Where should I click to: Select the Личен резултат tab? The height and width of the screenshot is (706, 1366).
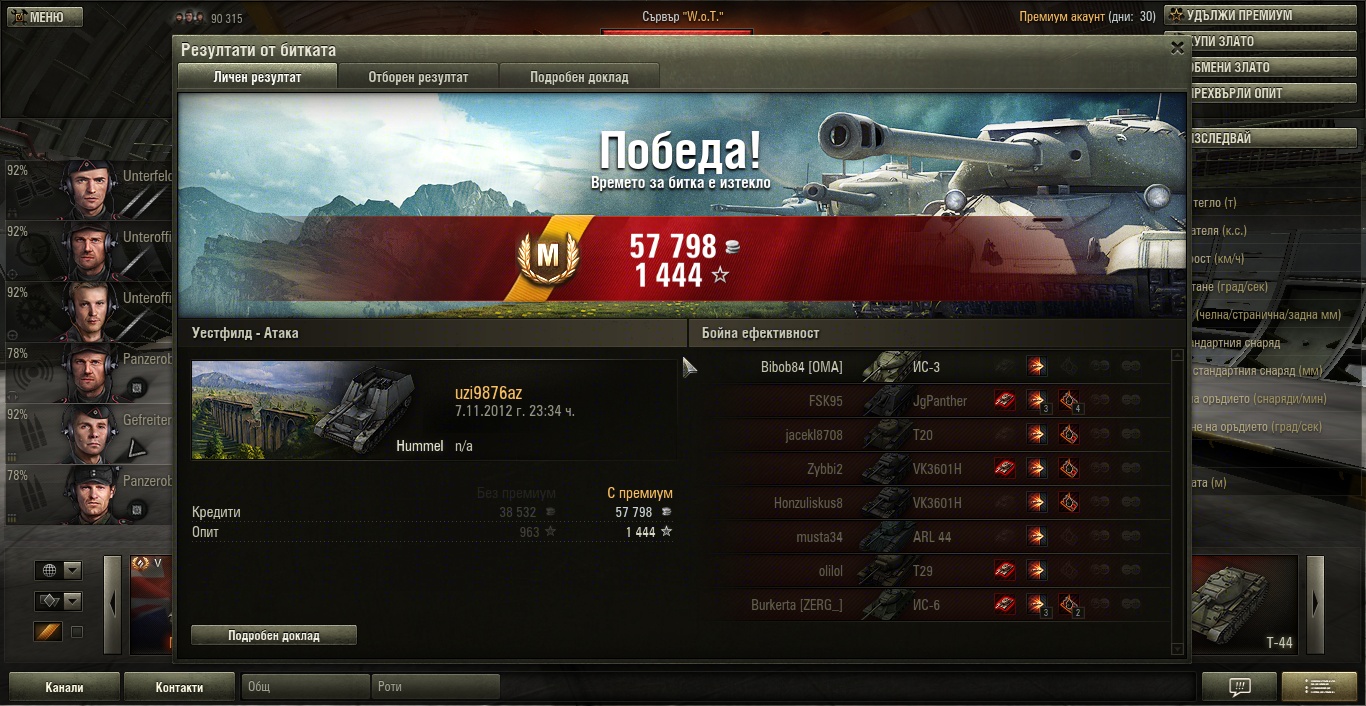pos(257,77)
